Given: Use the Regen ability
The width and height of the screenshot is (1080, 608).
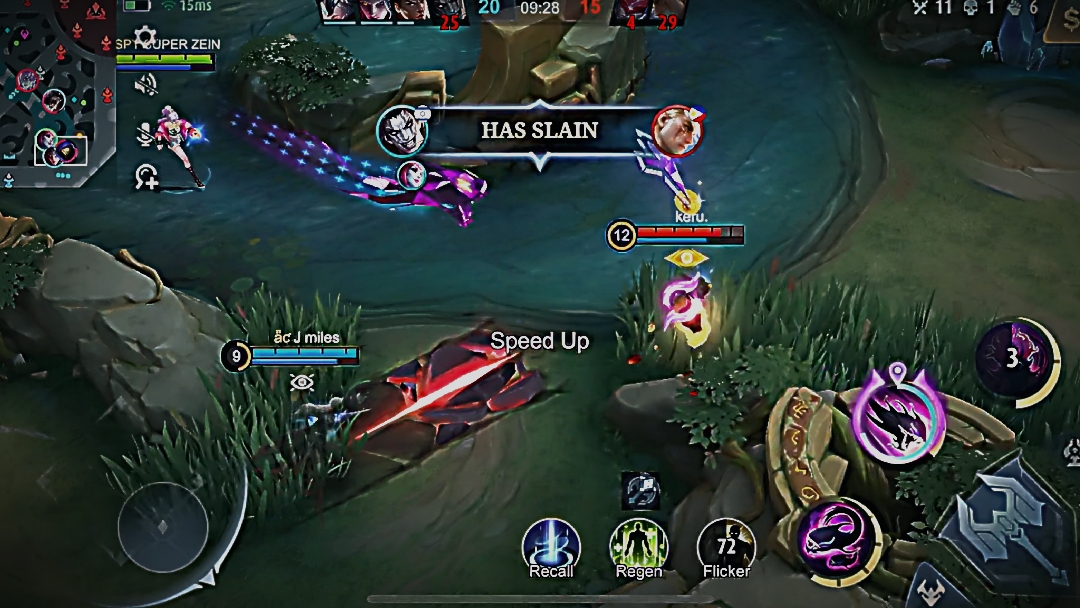Looking at the screenshot, I should [x=638, y=546].
